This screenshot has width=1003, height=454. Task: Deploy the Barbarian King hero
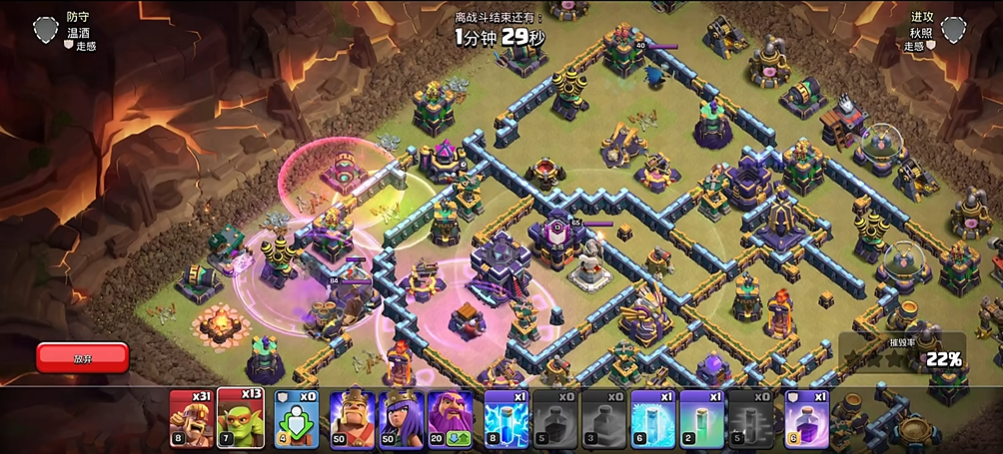pos(352,417)
